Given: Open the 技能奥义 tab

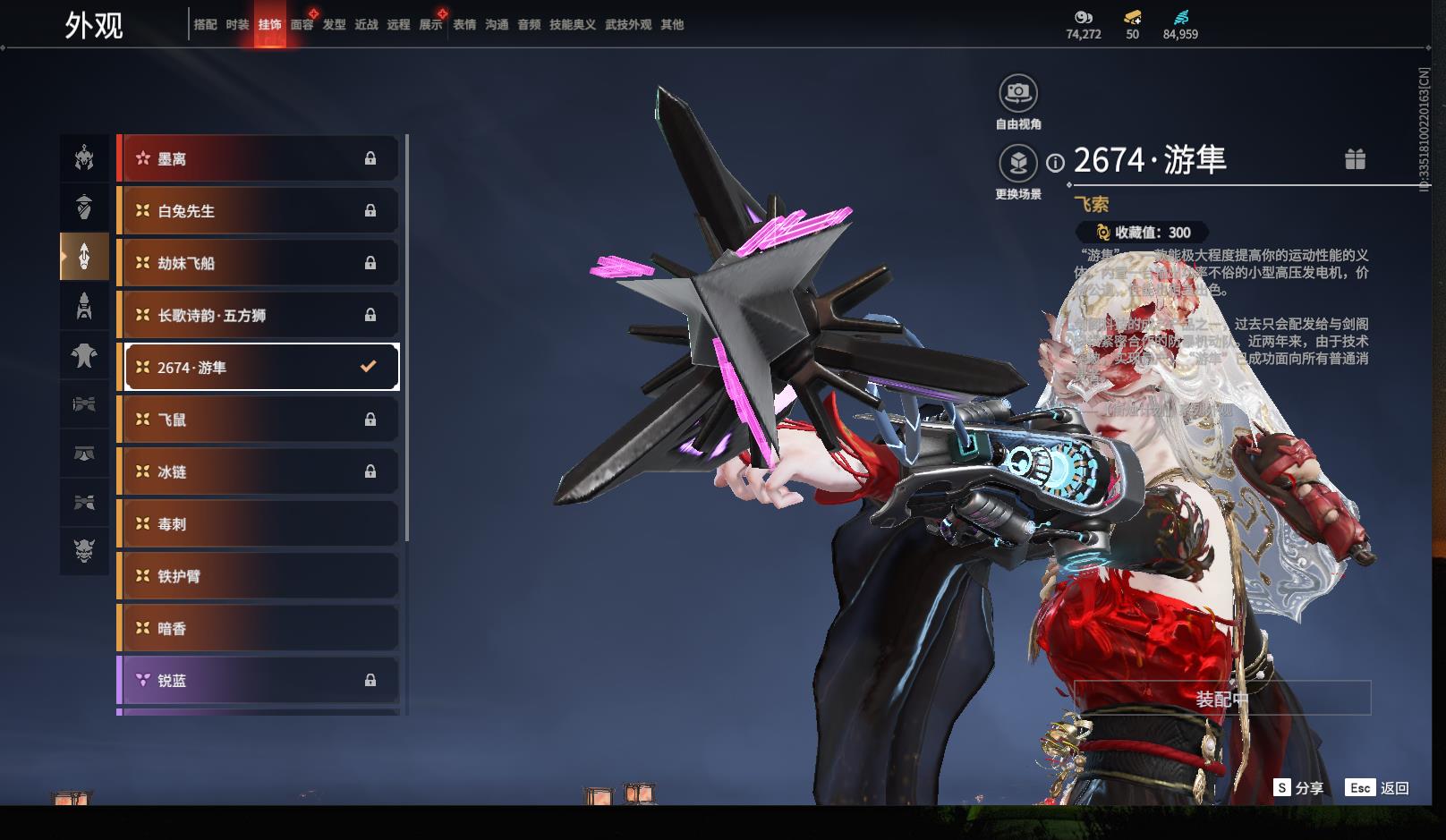Looking at the screenshot, I should click(x=573, y=25).
